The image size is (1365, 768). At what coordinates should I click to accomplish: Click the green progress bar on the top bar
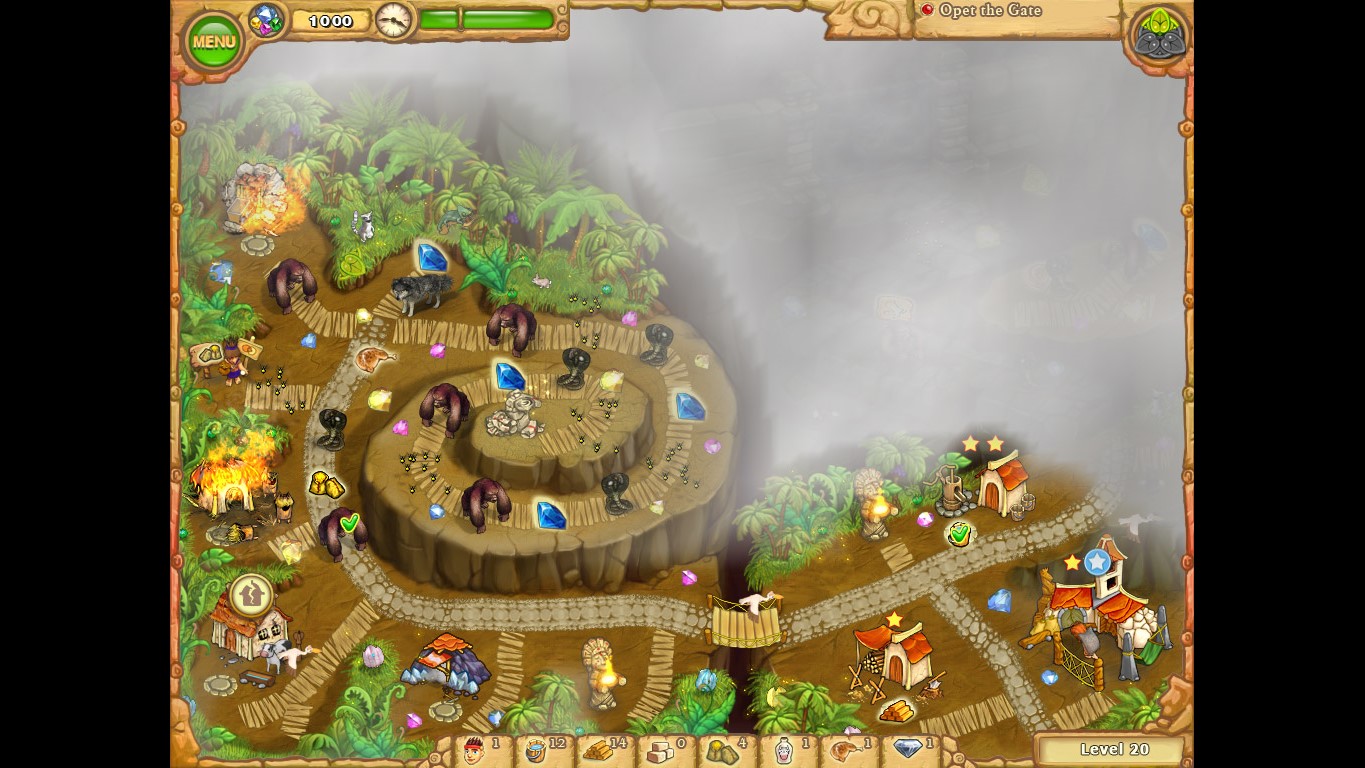pyautogui.click(x=490, y=17)
